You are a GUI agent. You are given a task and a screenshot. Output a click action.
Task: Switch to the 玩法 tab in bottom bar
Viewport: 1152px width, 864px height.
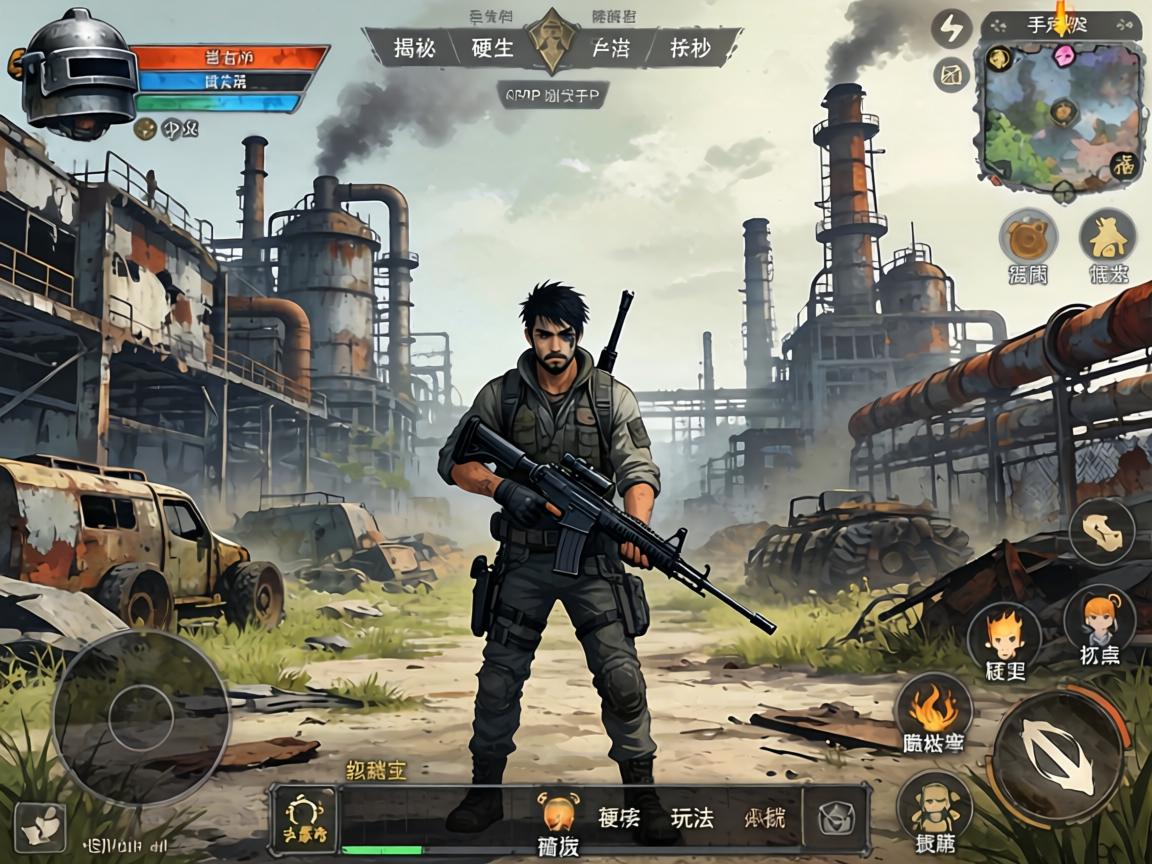tap(692, 818)
